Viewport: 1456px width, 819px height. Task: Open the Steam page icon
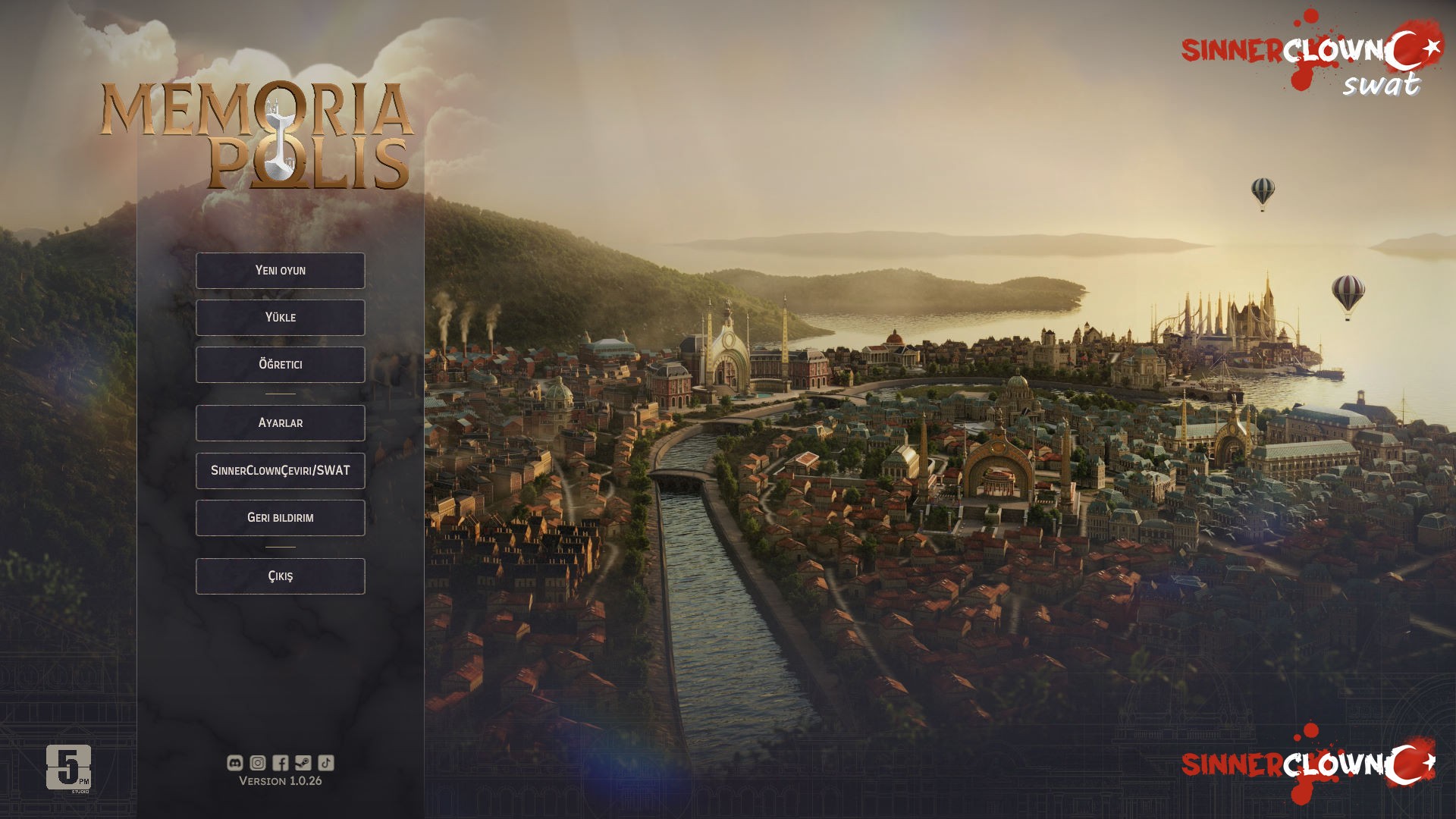point(303,763)
